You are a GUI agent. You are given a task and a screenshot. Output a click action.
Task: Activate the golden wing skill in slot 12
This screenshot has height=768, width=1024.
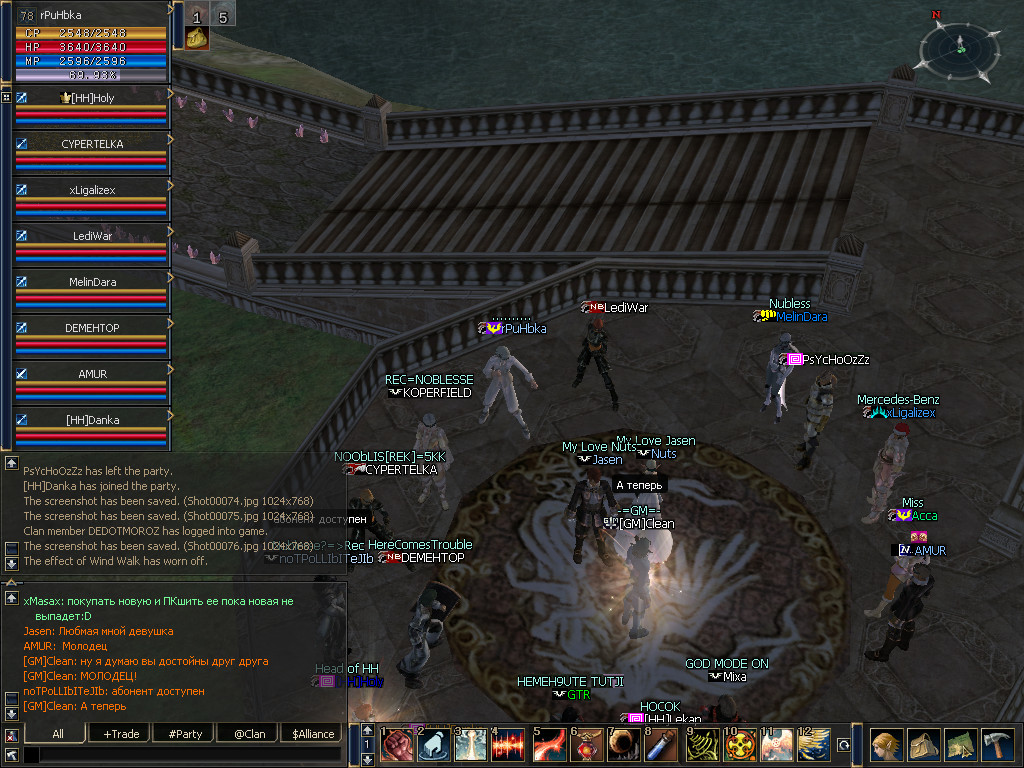click(x=813, y=745)
